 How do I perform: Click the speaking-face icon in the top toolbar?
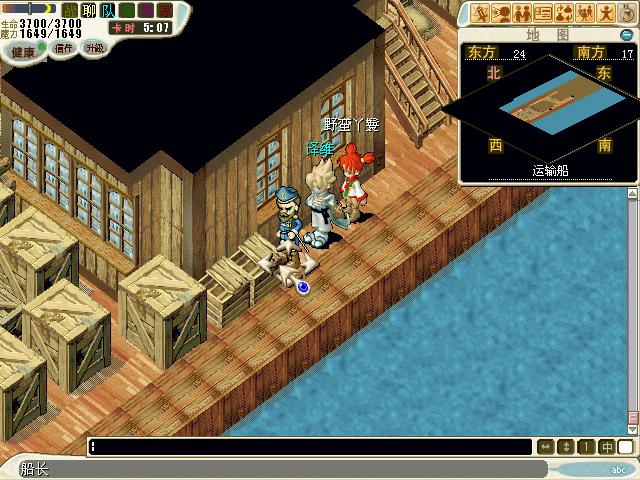[502, 13]
